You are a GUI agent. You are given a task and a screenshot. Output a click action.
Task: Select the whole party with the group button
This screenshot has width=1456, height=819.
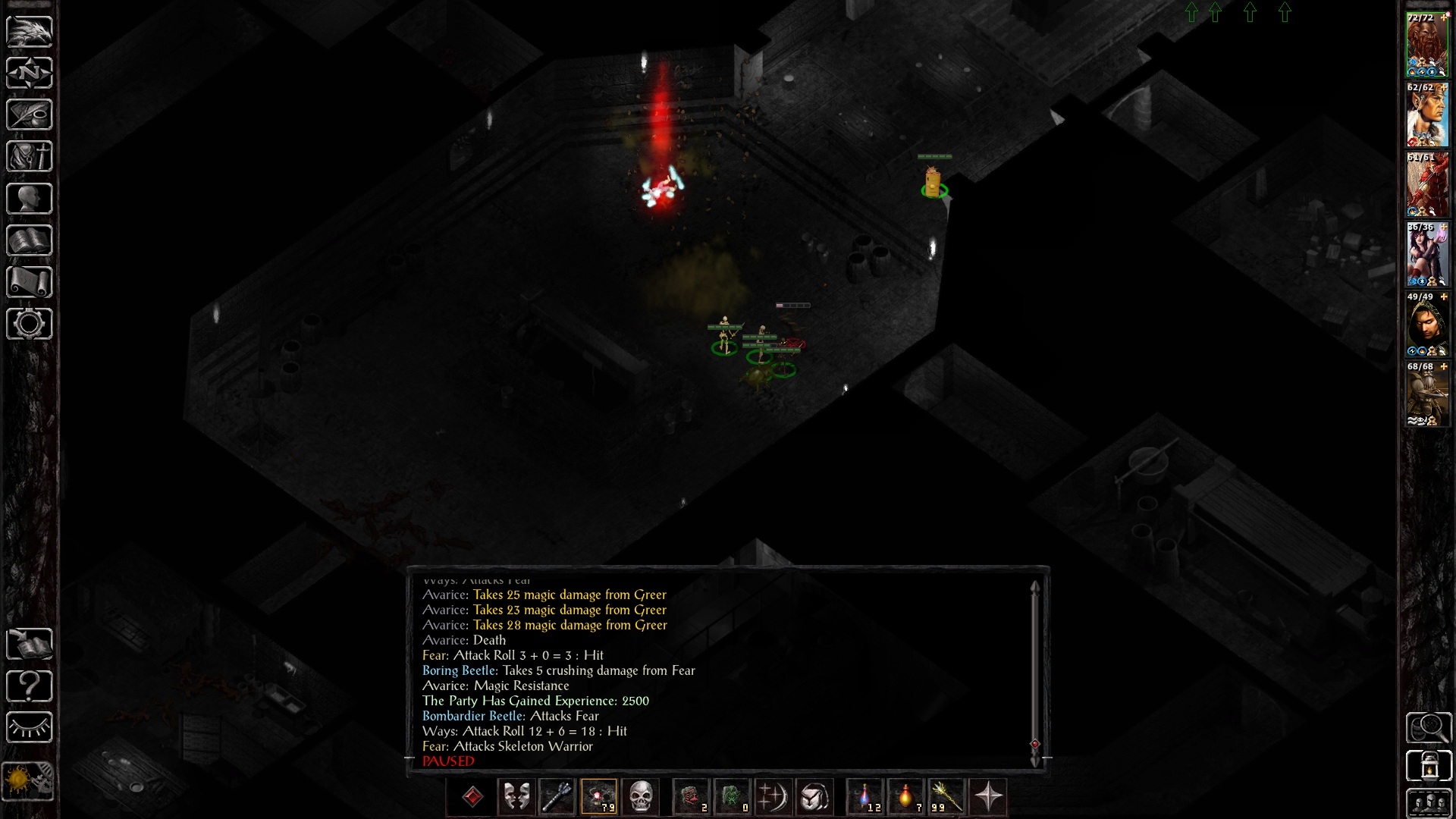[1429, 804]
